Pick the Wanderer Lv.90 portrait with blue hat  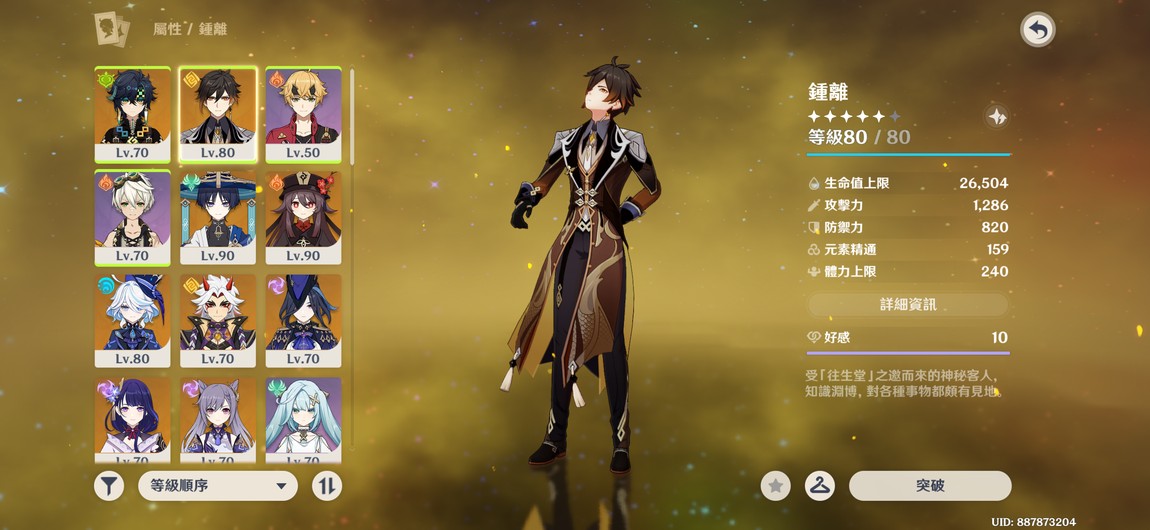(x=218, y=216)
